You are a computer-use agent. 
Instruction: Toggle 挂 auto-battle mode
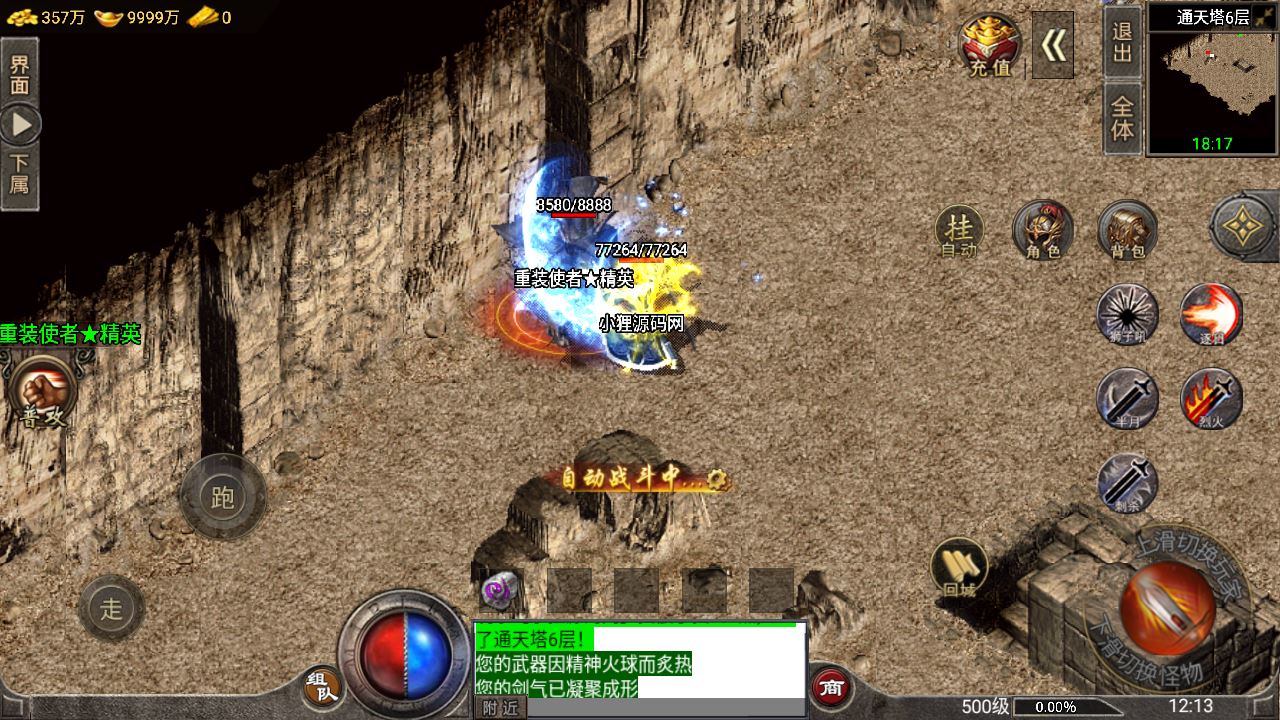(x=959, y=232)
